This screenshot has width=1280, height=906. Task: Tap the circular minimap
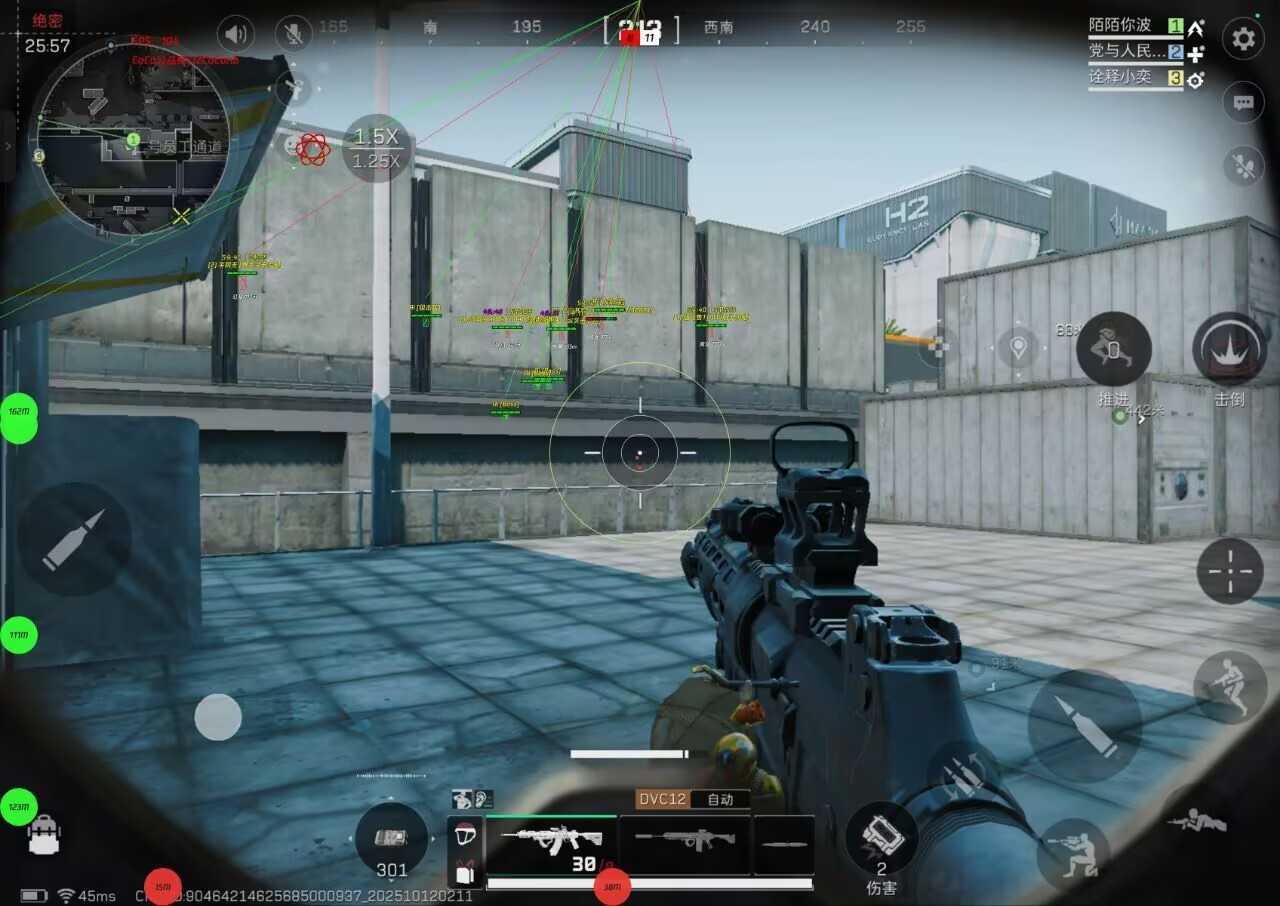click(130, 136)
